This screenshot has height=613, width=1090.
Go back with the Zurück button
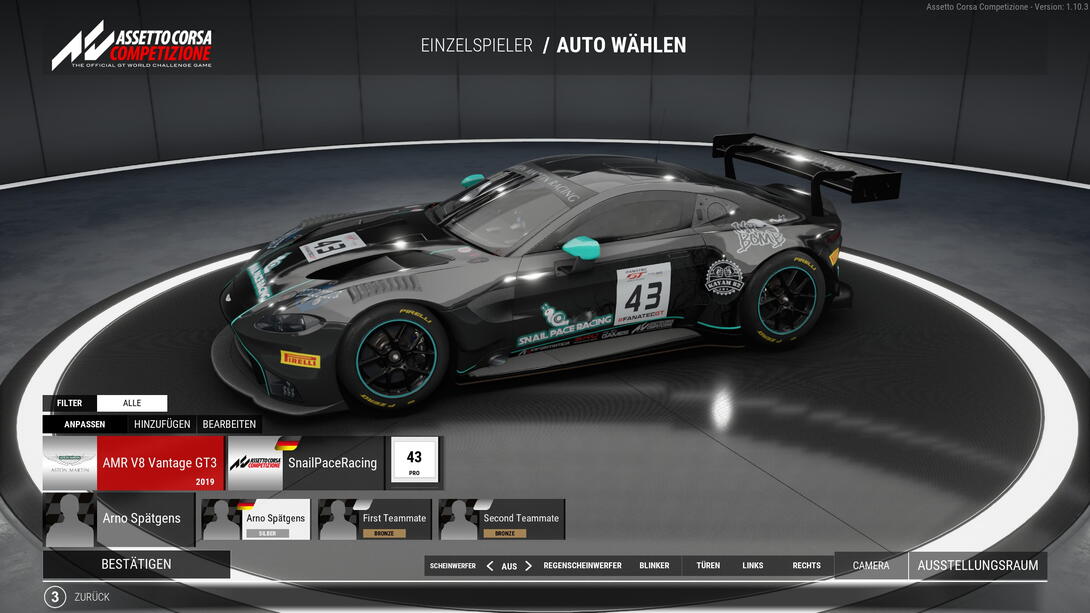pos(91,597)
